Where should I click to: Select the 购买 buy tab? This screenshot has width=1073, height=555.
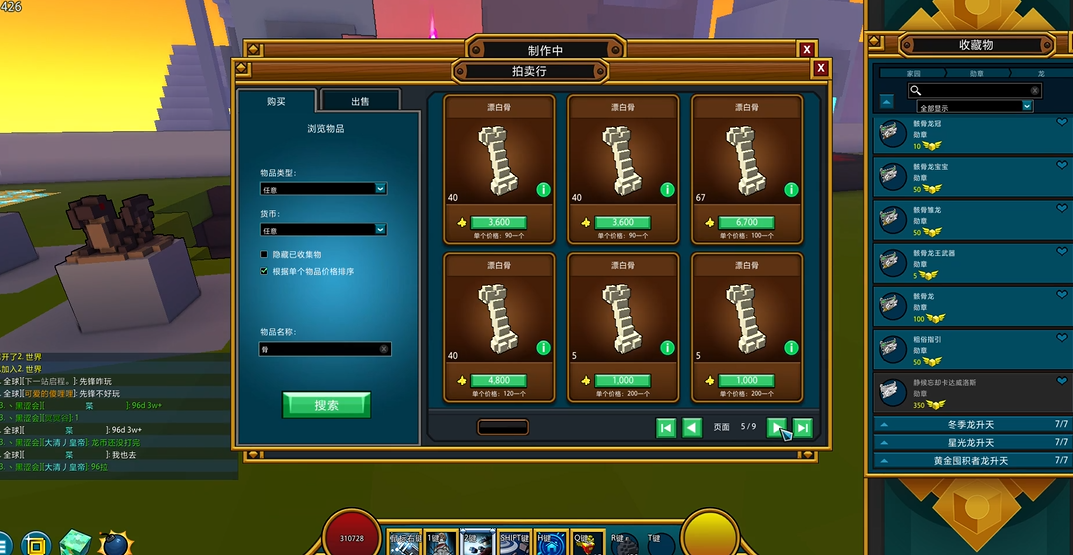coord(276,101)
